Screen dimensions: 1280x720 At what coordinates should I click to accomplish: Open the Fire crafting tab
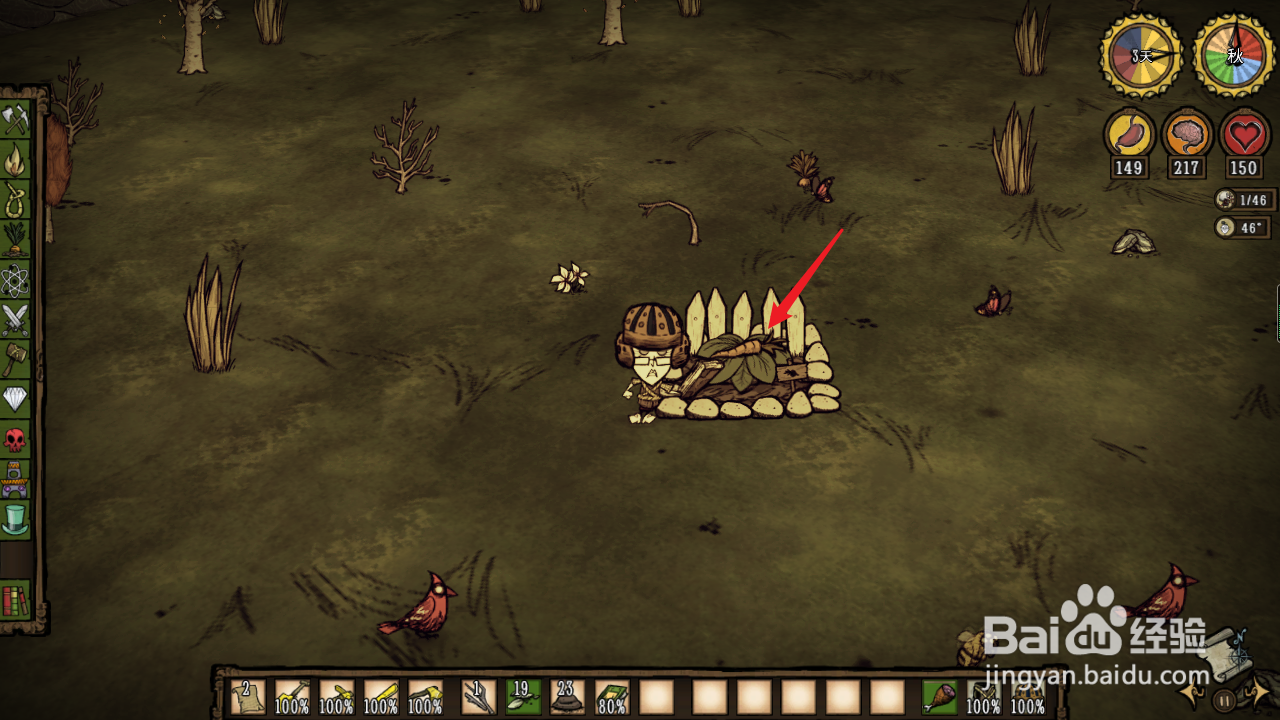[16, 159]
